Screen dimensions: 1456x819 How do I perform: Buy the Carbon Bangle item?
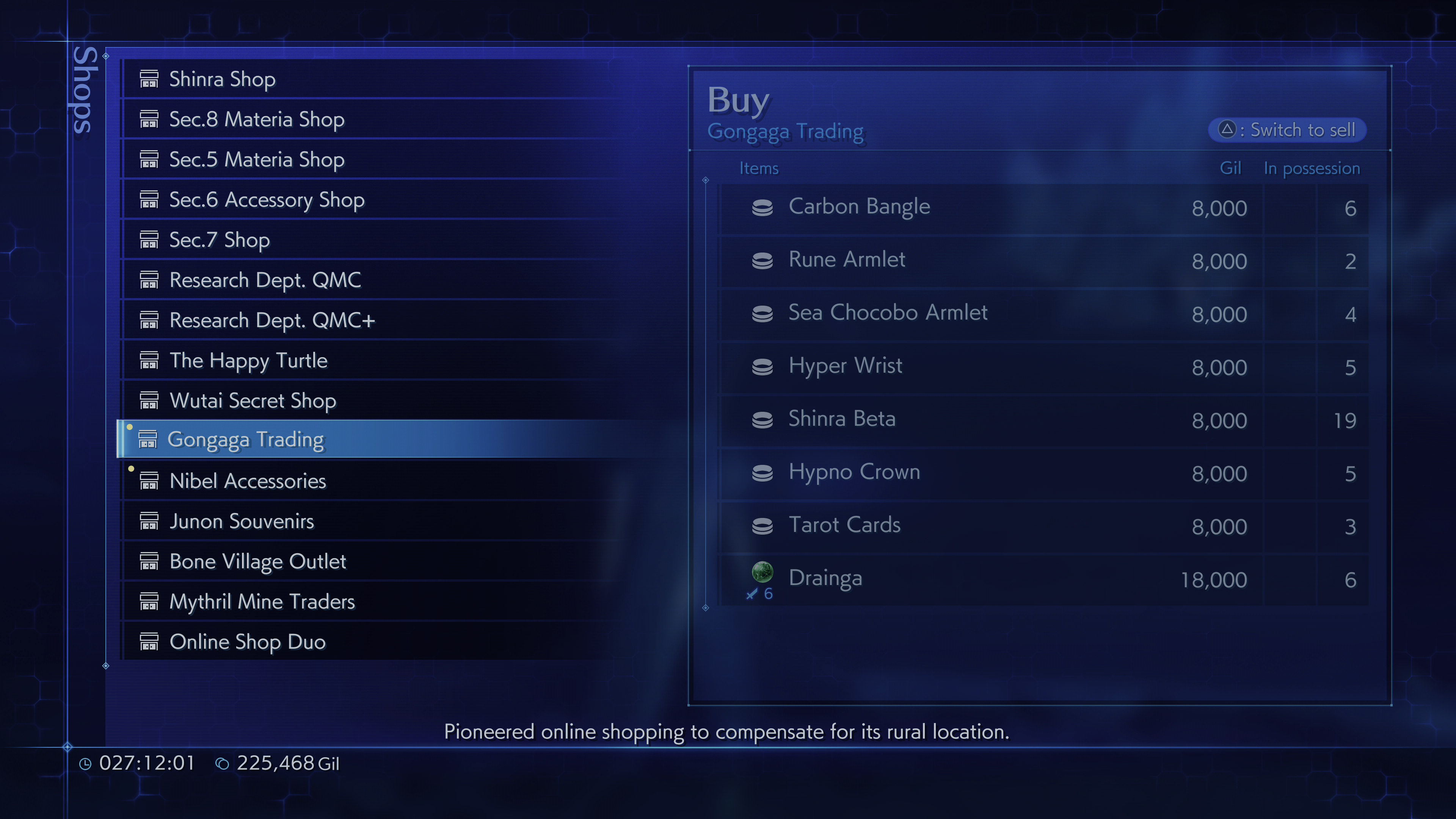(859, 207)
